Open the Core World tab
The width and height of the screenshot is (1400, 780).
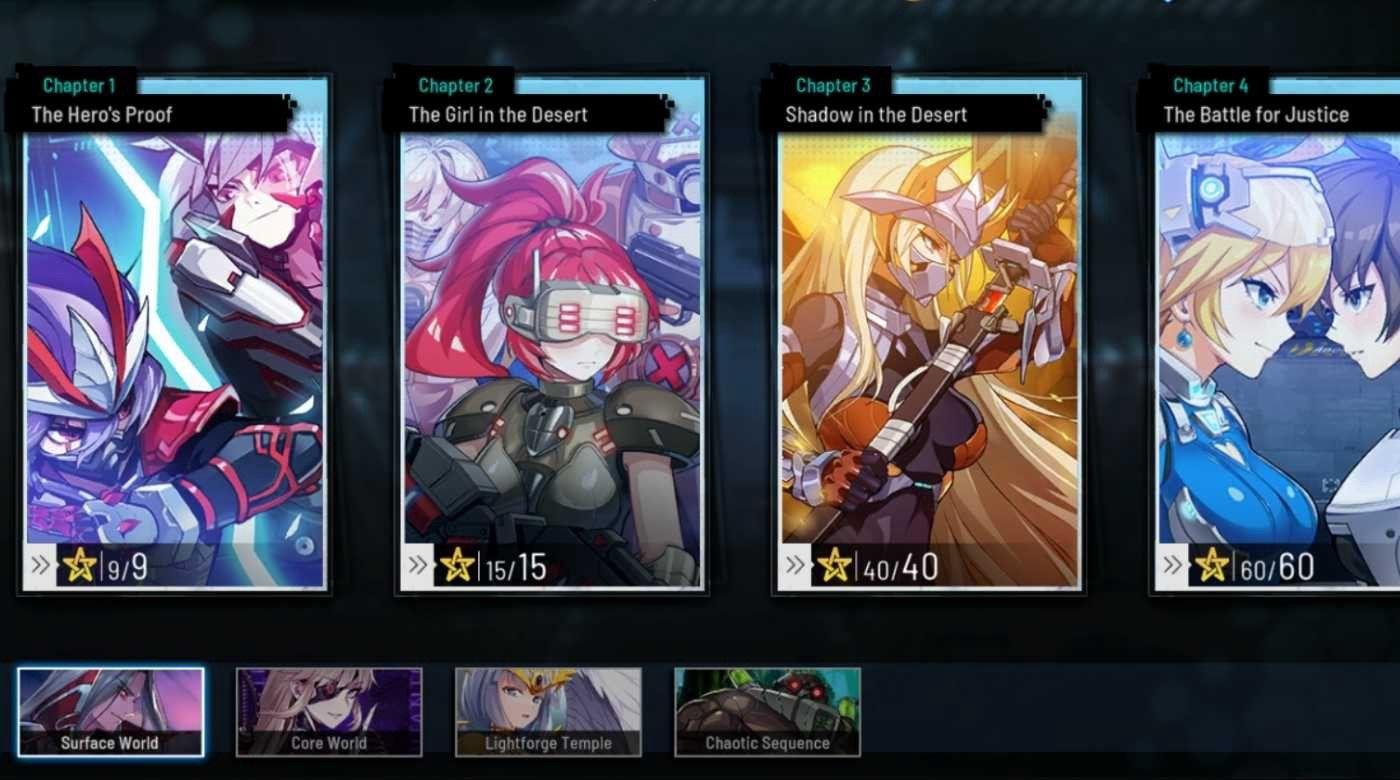[330, 743]
